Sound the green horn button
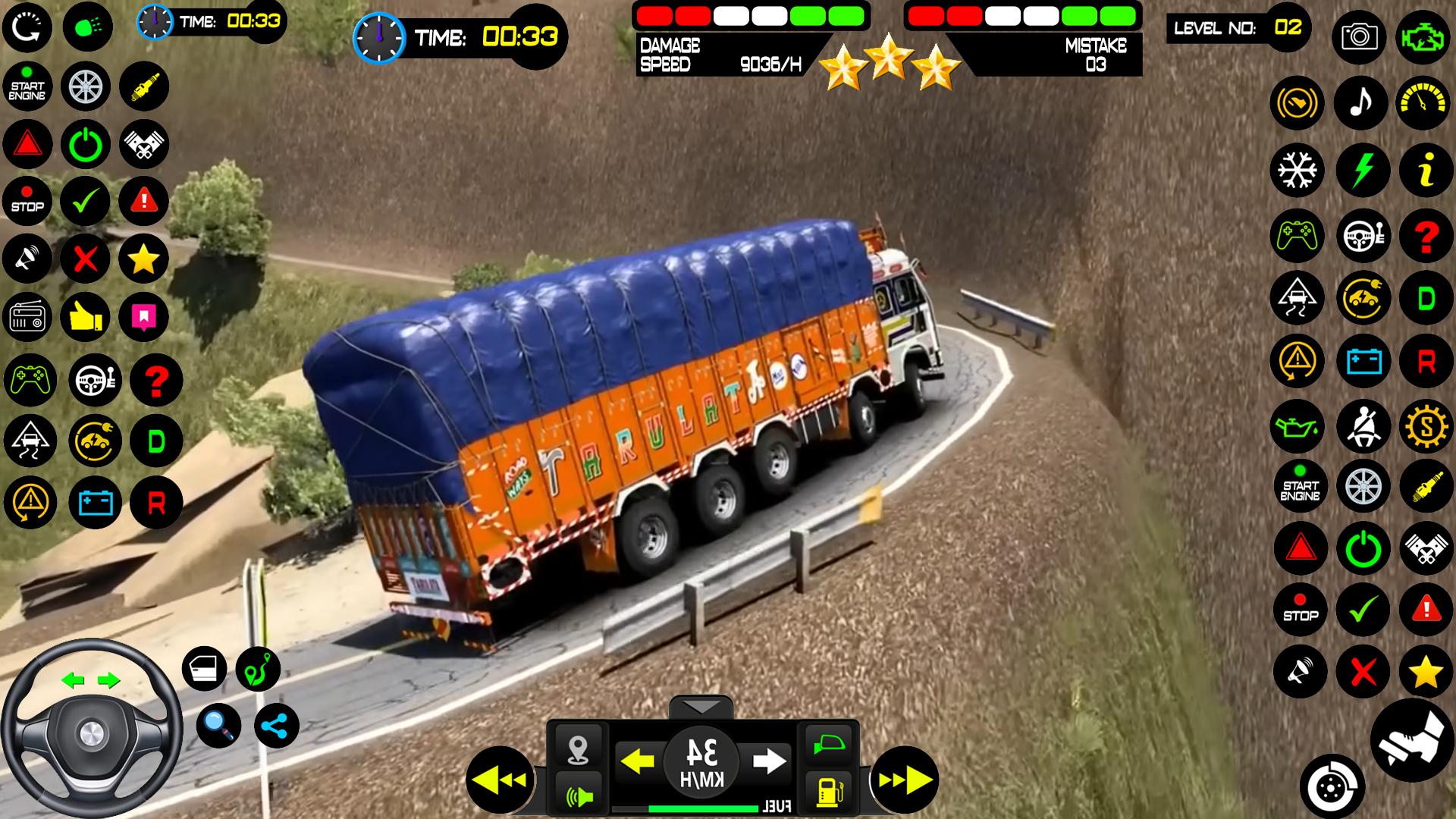This screenshot has width=1456, height=819. tap(579, 795)
